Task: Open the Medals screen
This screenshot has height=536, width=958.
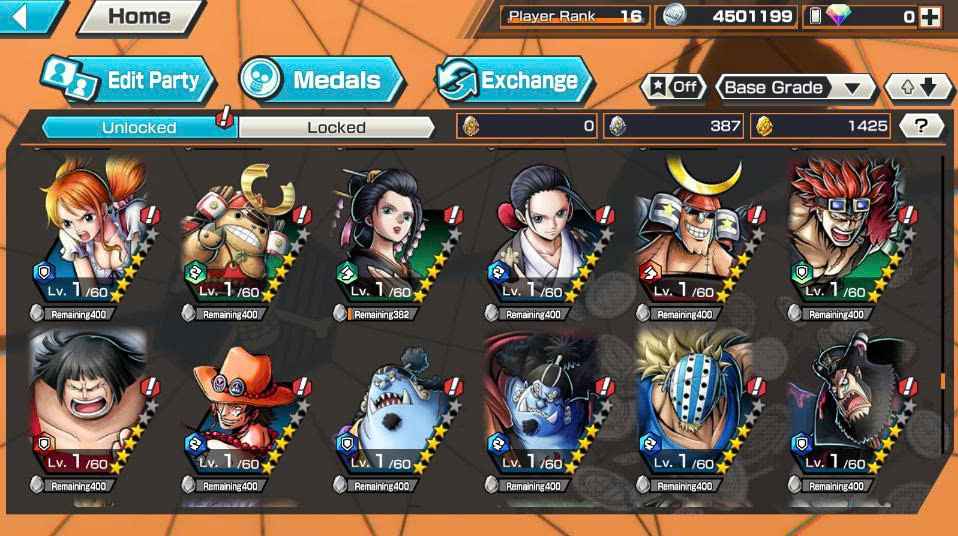Action: pyautogui.click(x=320, y=81)
